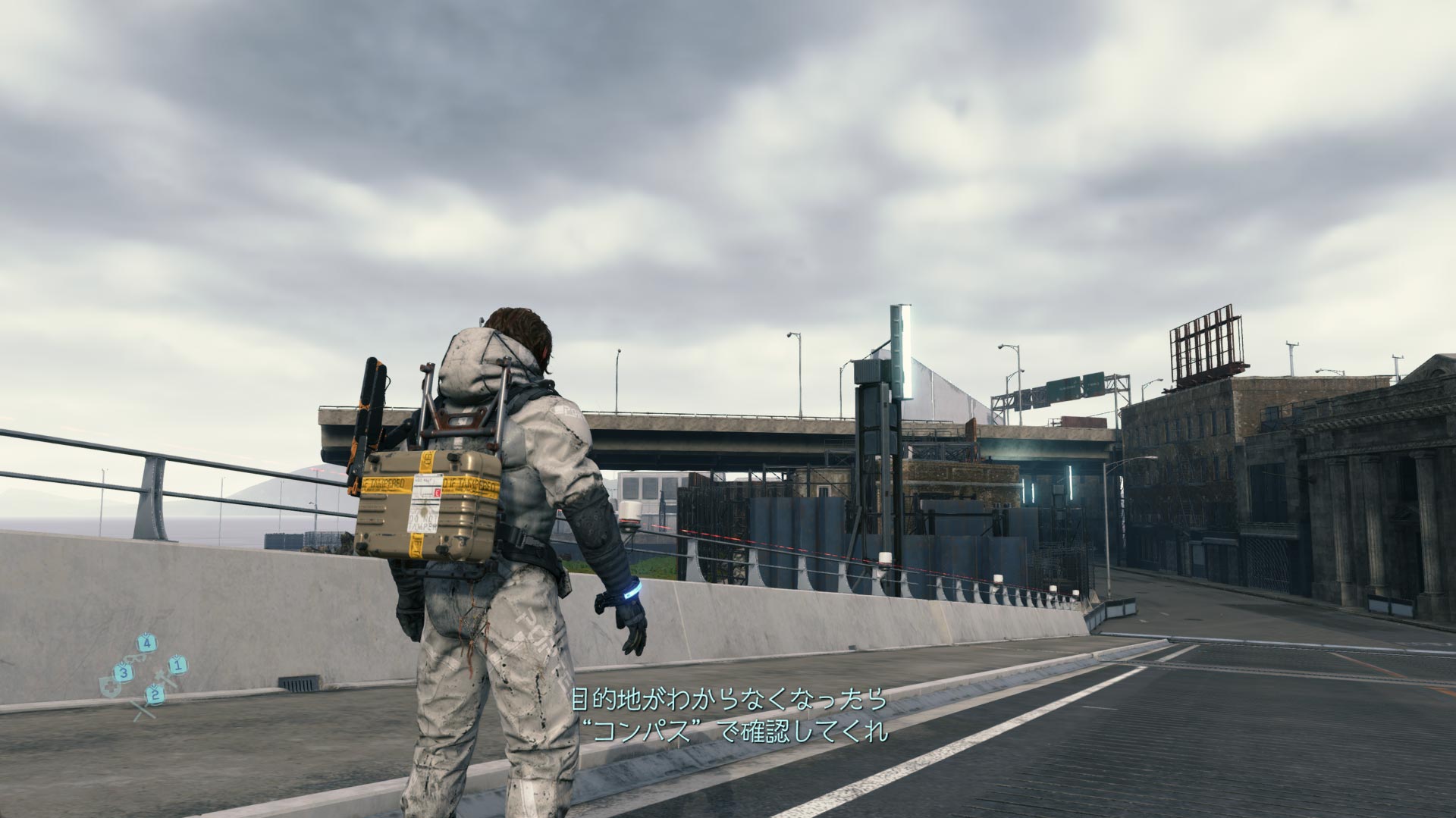Choose the hammer tool shortcut
This screenshot has width=1456, height=818.
166,679
